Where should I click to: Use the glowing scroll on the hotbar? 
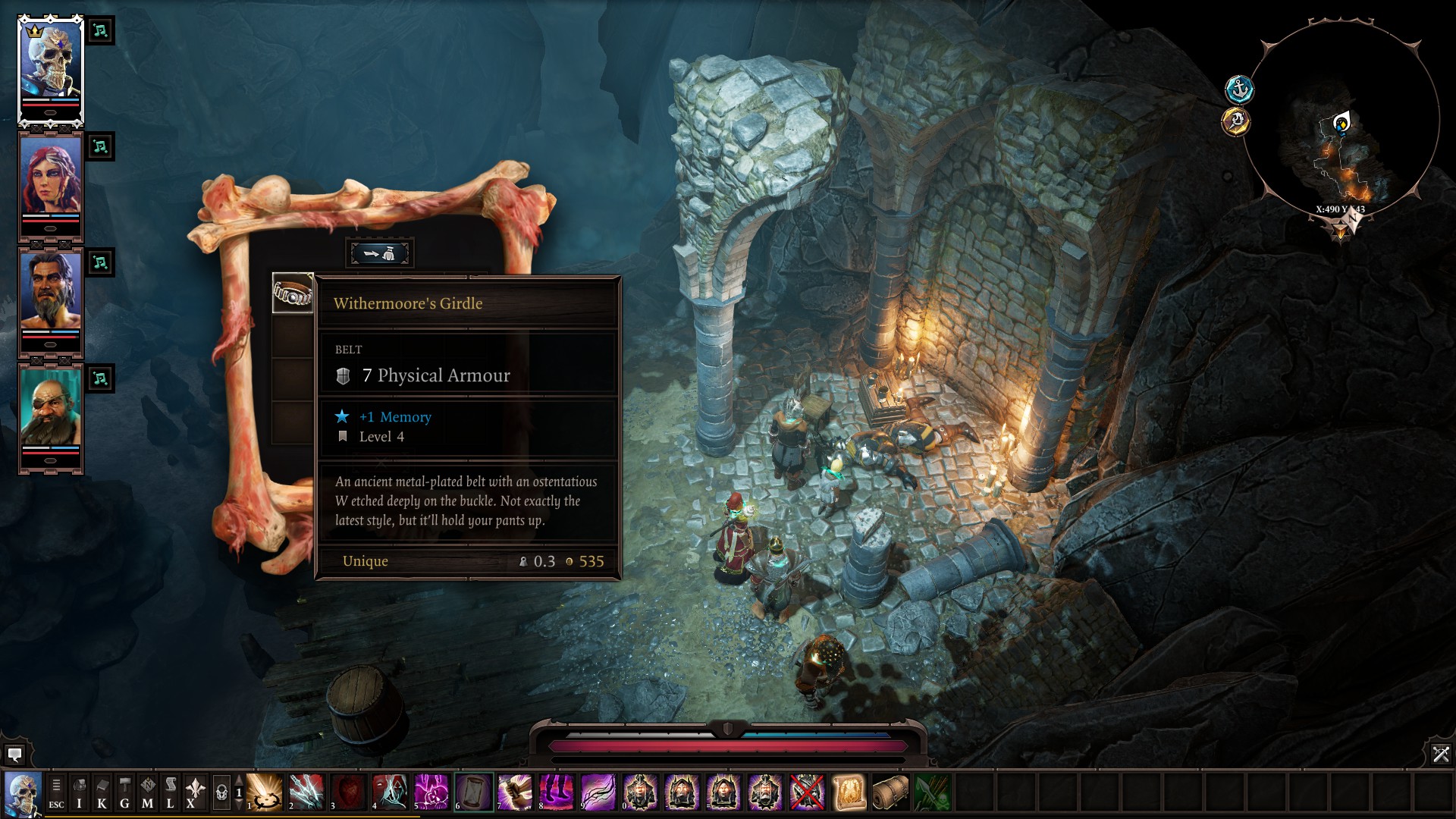pyautogui.click(x=849, y=792)
